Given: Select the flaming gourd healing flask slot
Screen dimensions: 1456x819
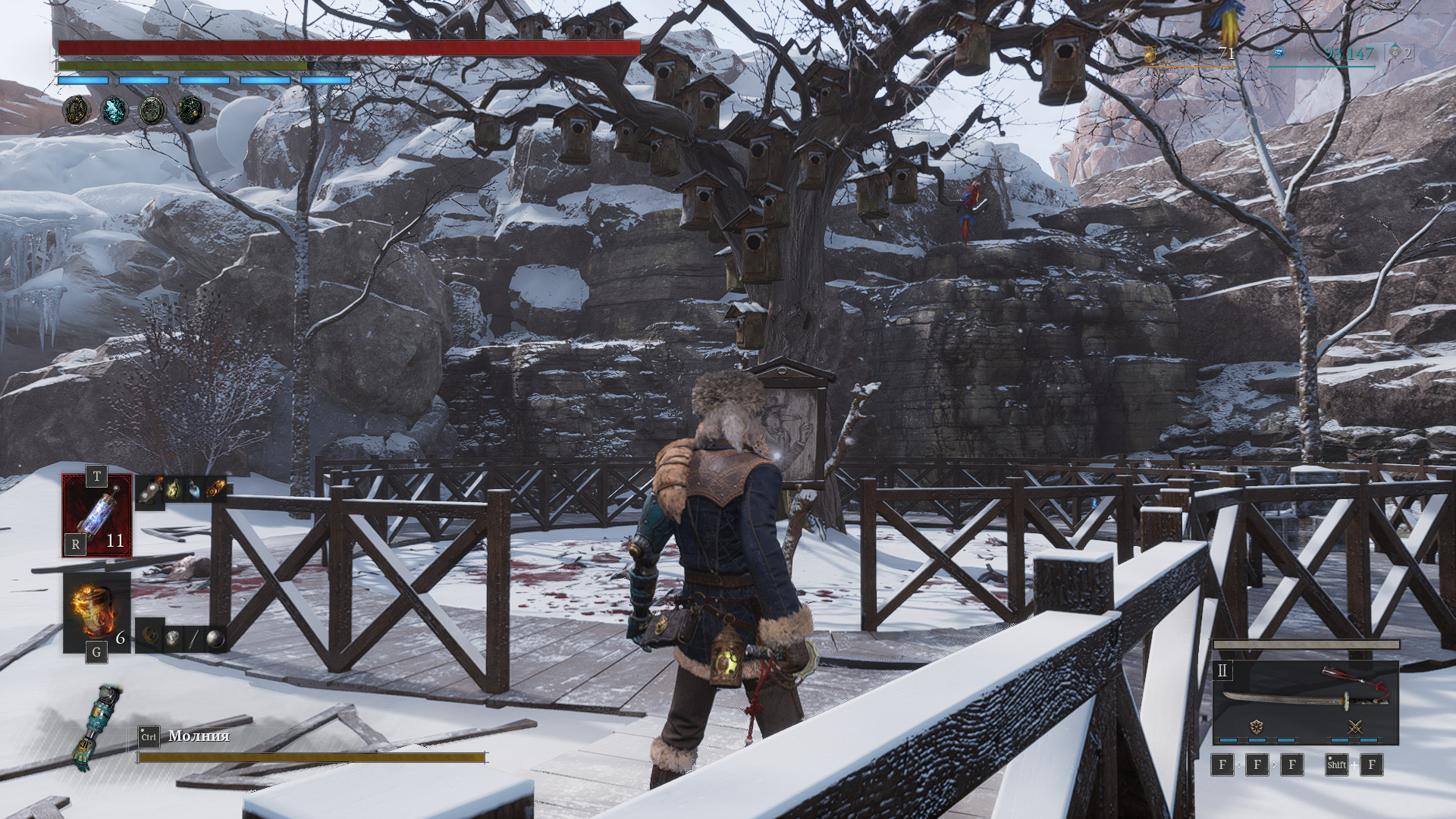Looking at the screenshot, I should click(x=96, y=612).
